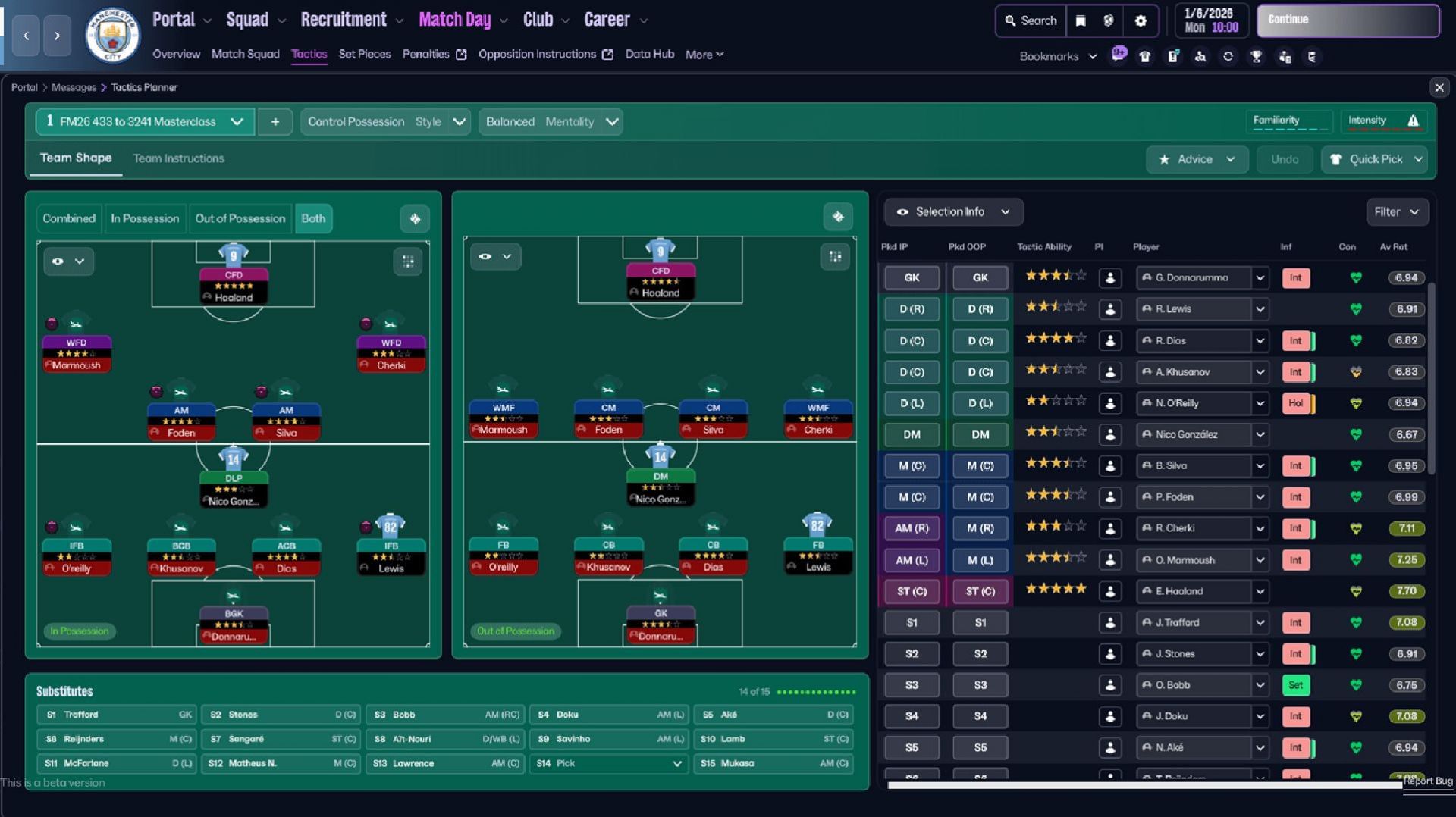The image size is (1456, 817).
Task: Select the Both possession view toggle
Action: click(313, 218)
